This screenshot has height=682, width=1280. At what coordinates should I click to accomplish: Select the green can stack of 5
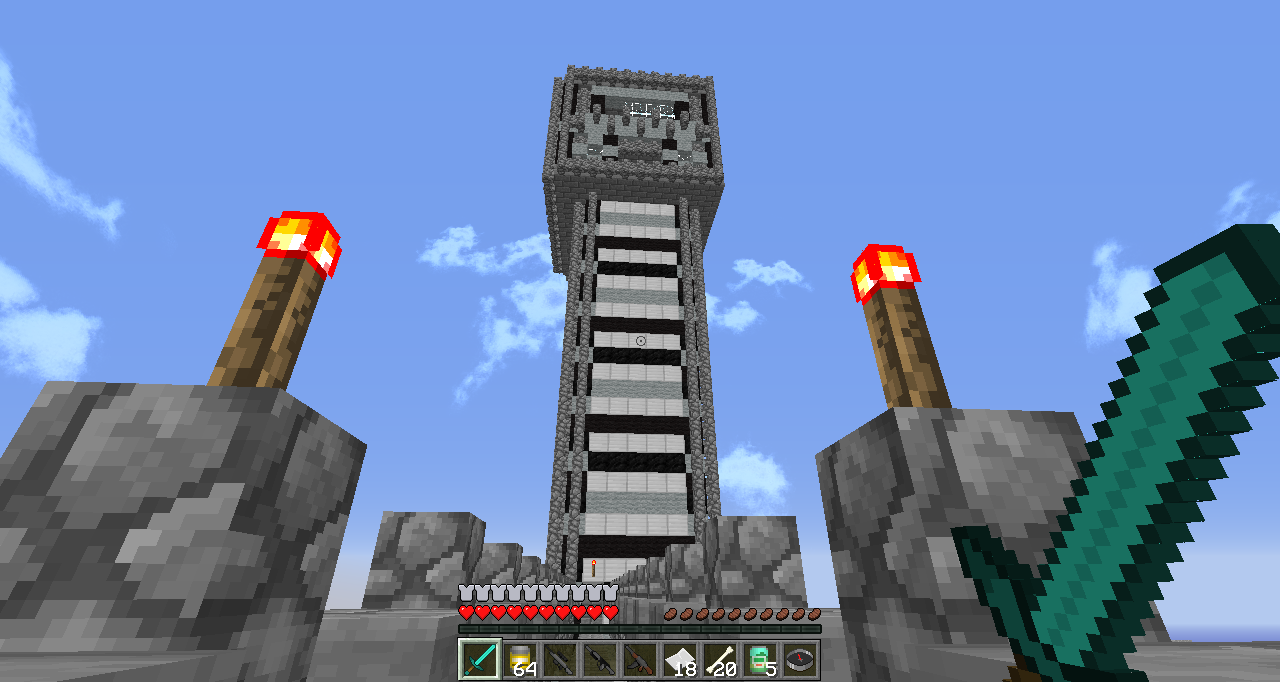759,660
